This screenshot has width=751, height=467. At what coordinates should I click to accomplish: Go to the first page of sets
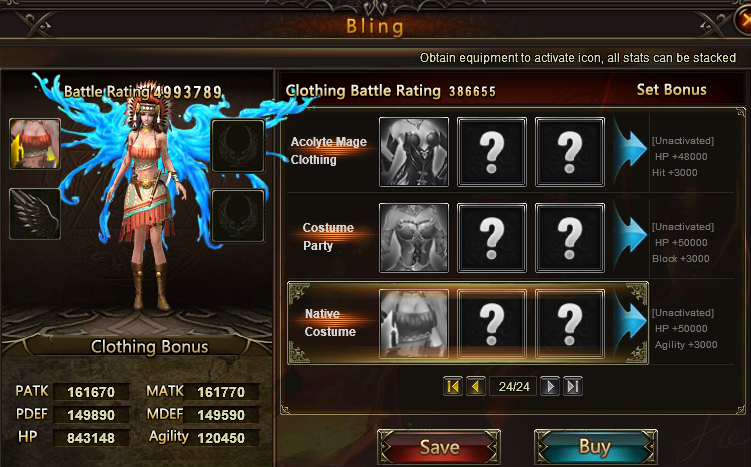(453, 386)
